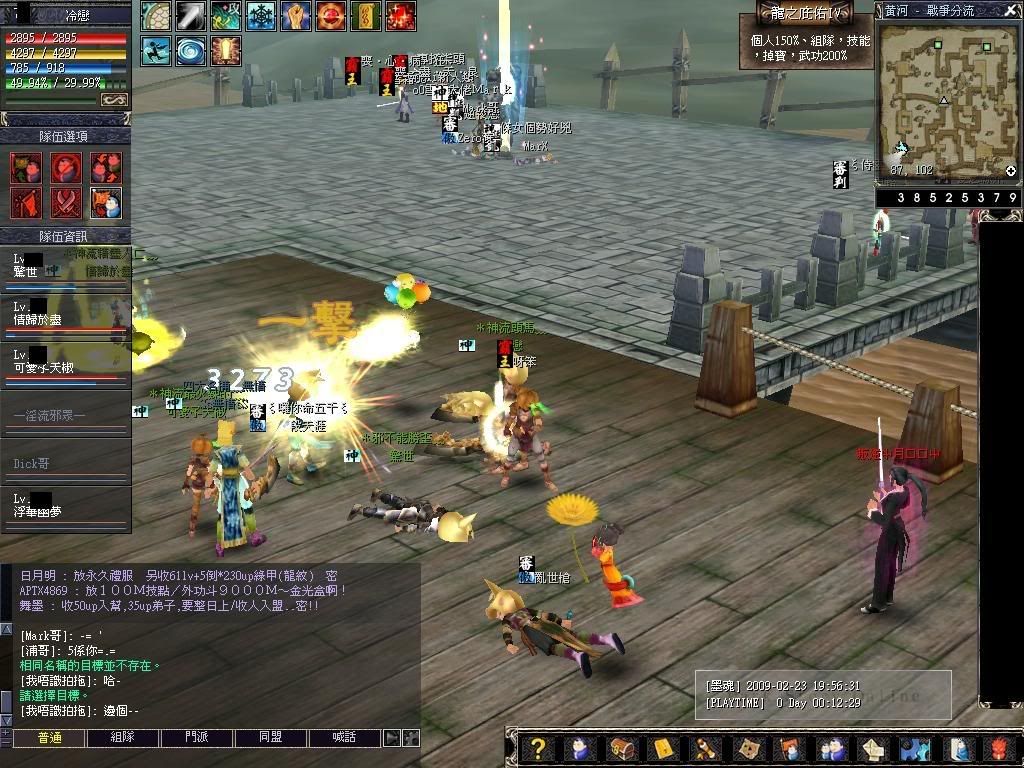Open the blue gear system settings

915,749
